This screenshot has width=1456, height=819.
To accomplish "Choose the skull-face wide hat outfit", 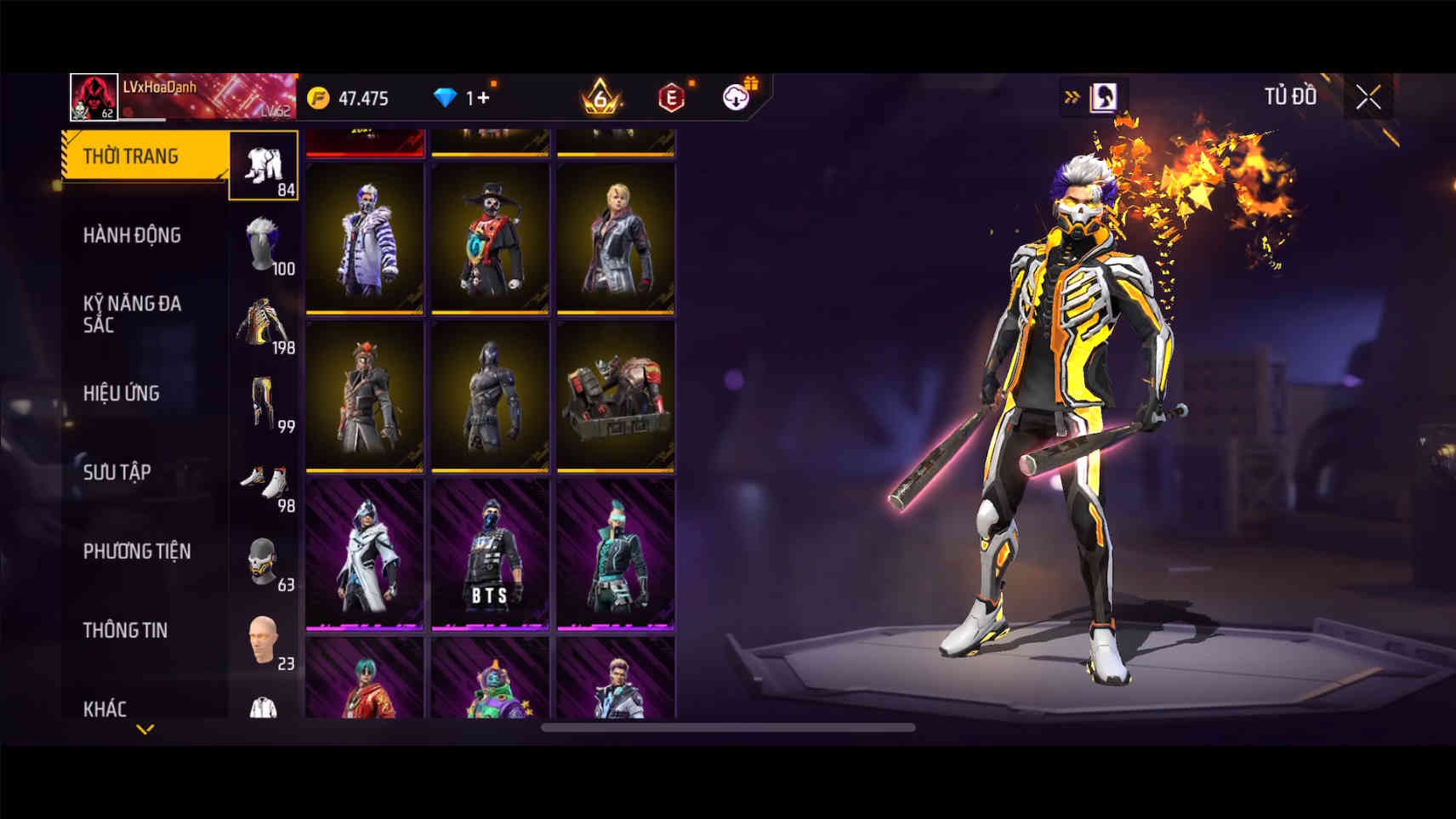I will click(x=490, y=238).
